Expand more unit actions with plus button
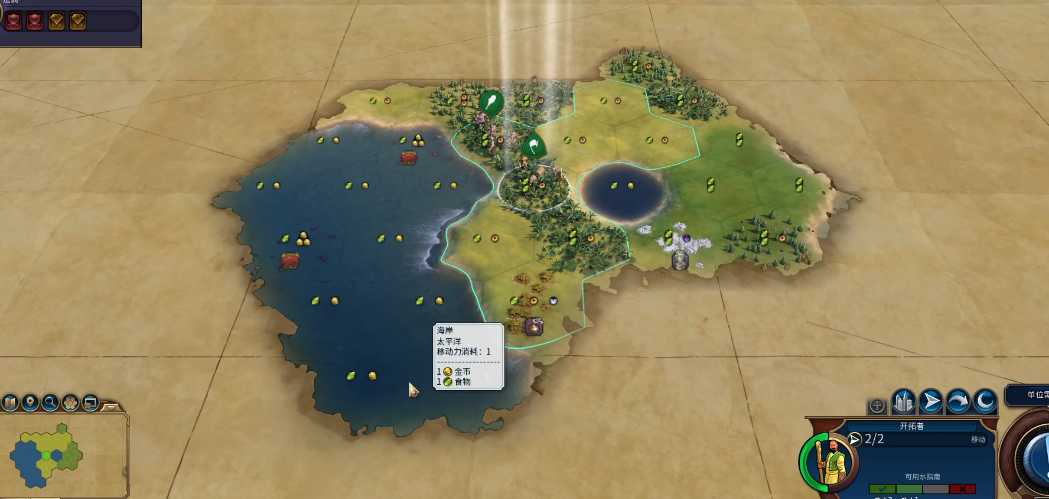Screen dimensions: 1049x499 [x=877, y=405]
